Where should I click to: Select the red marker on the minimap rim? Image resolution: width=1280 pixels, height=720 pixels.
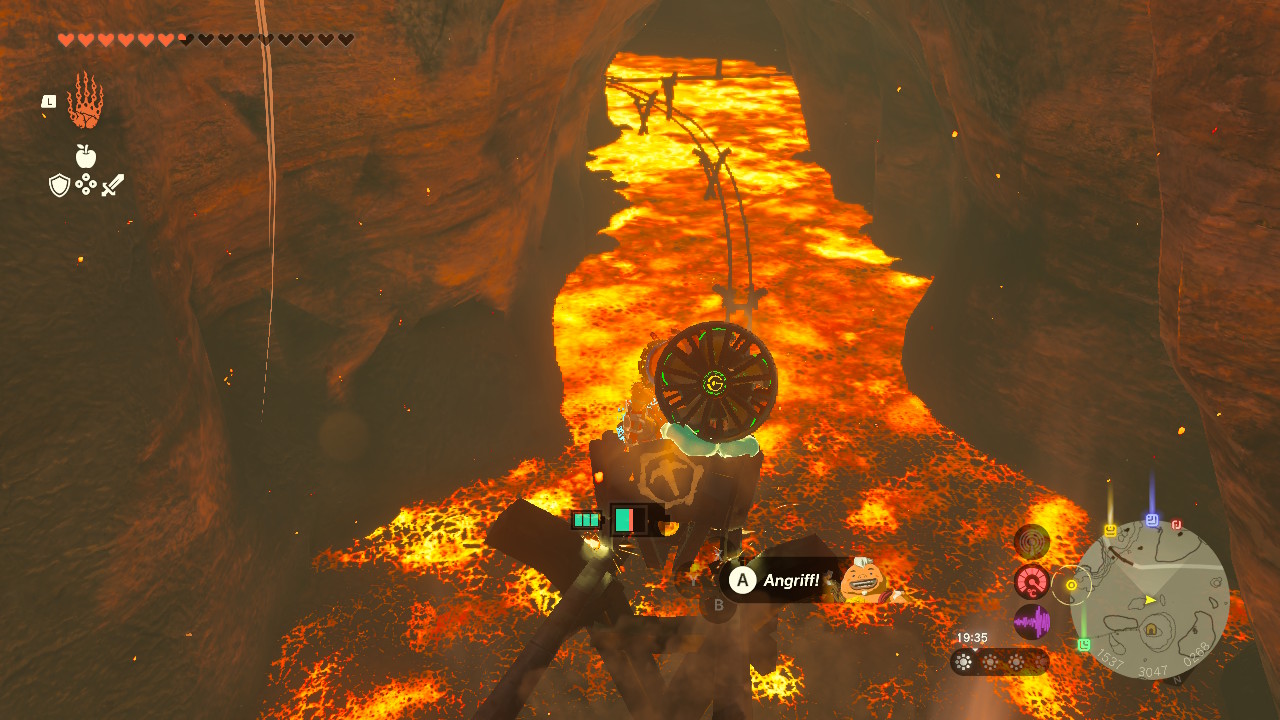click(1177, 524)
